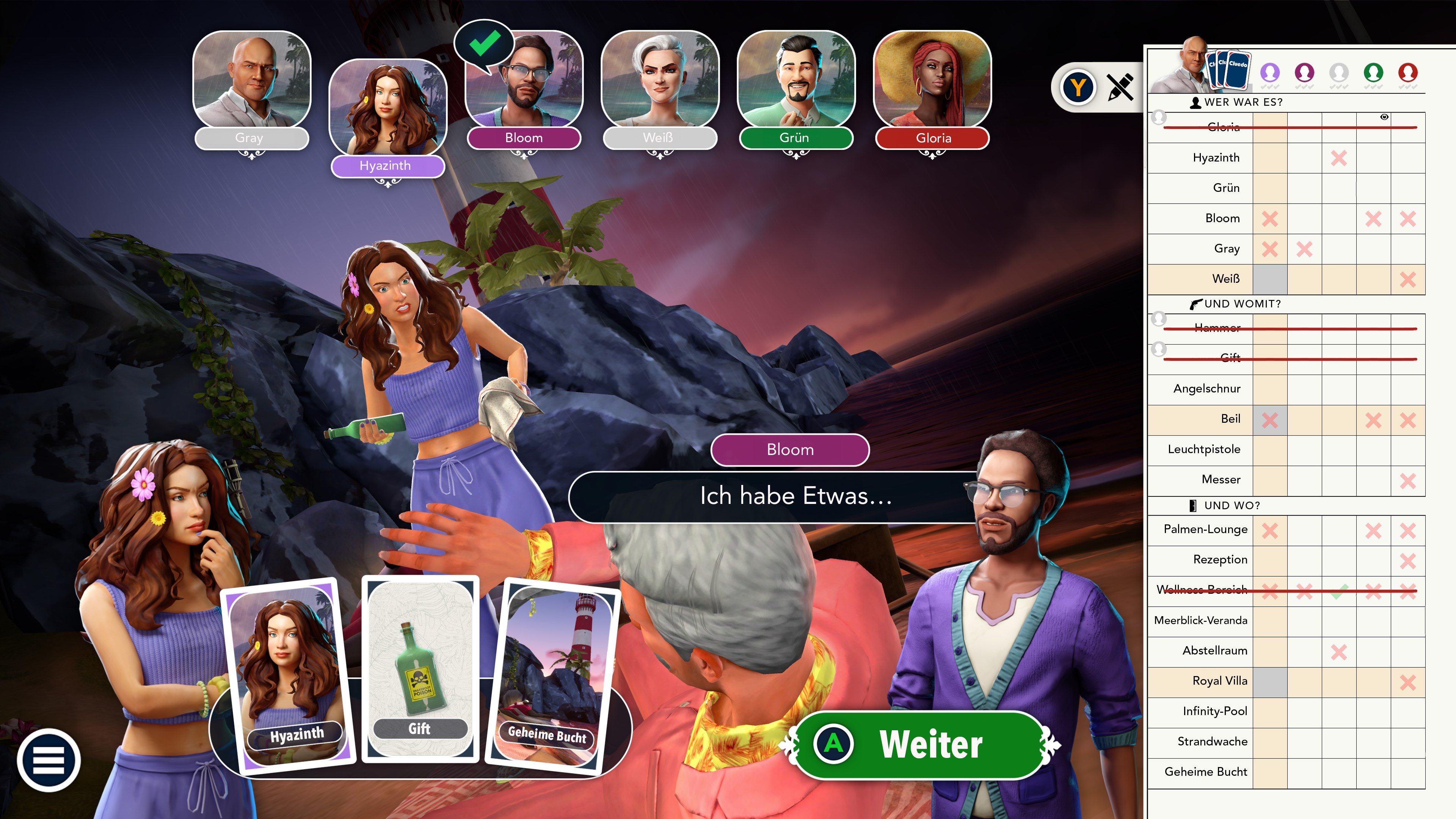Select the Strandwache row on the notepad

(1213, 741)
